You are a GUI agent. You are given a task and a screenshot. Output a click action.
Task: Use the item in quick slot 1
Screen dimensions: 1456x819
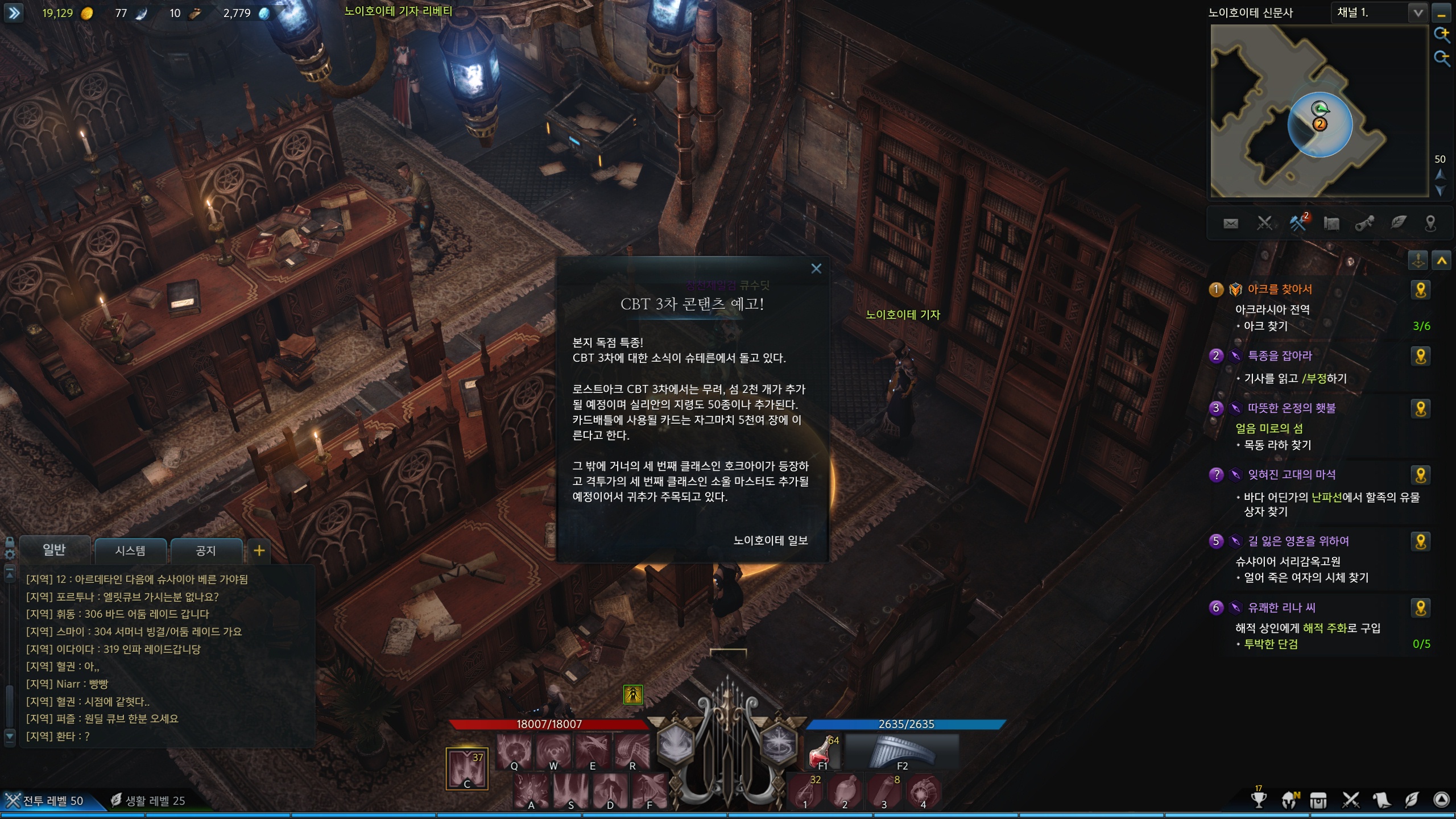pyautogui.click(x=805, y=792)
